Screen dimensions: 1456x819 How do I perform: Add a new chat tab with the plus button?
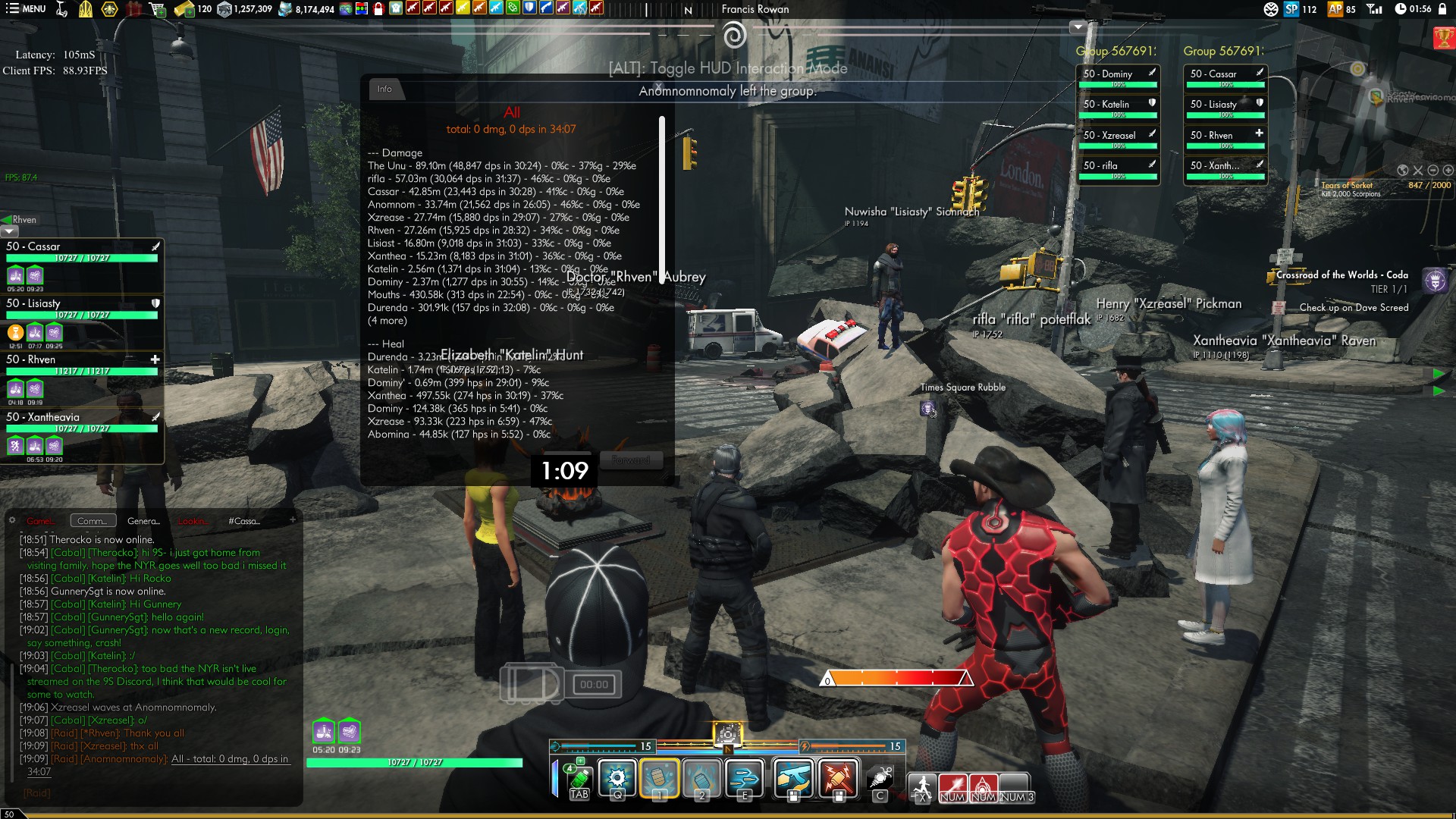point(293,520)
